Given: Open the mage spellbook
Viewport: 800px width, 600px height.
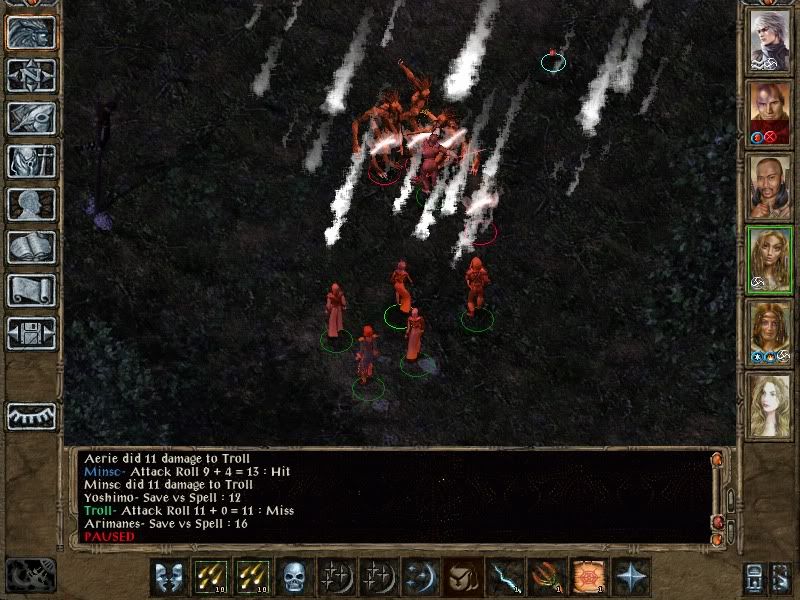Looking at the screenshot, I should click(x=31, y=247).
